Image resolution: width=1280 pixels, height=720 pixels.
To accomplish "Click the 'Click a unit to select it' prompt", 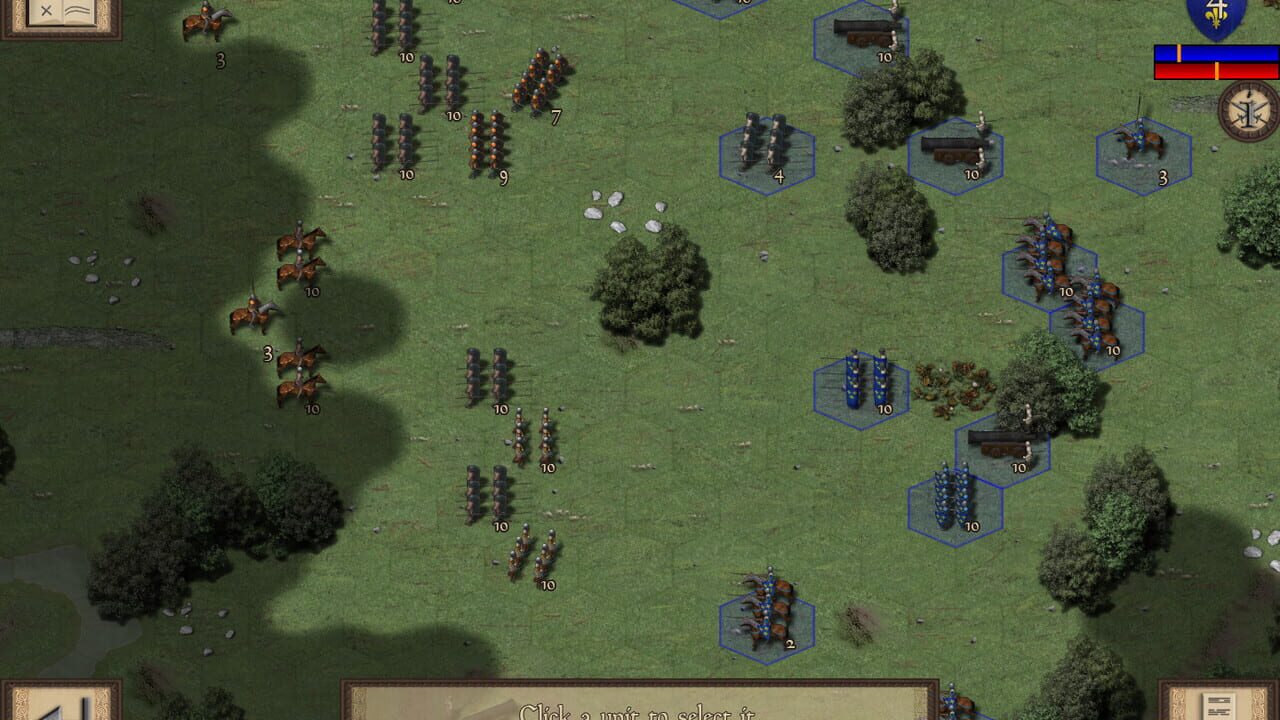I will (x=640, y=712).
